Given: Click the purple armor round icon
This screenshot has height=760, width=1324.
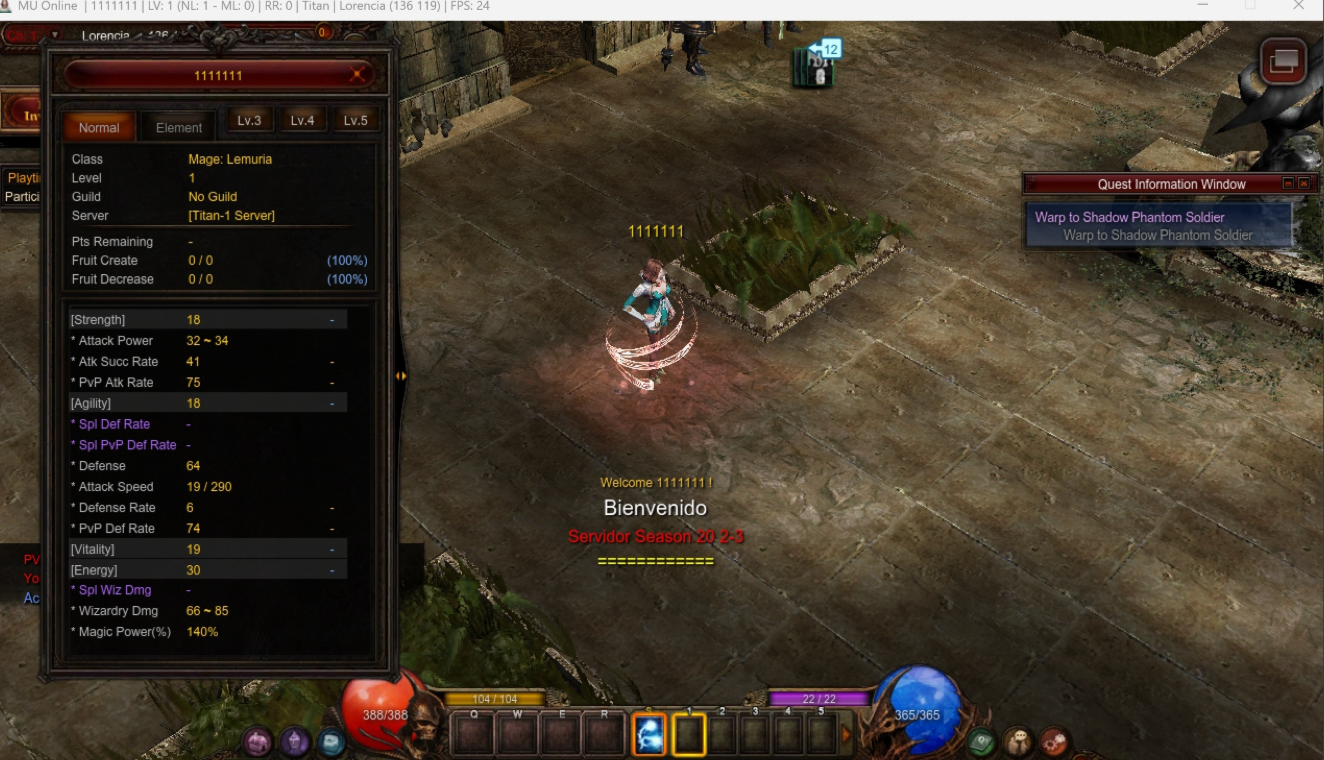Looking at the screenshot, I should (258, 742).
